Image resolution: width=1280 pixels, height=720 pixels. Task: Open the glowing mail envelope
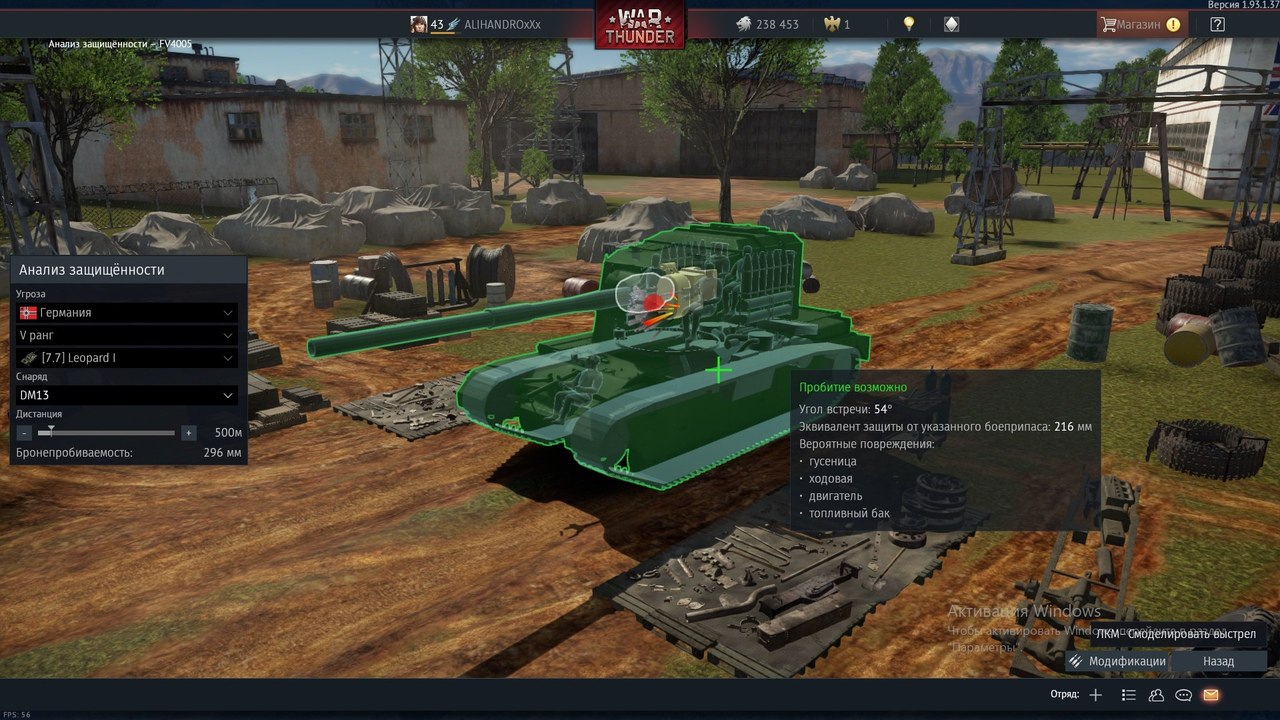point(1211,695)
